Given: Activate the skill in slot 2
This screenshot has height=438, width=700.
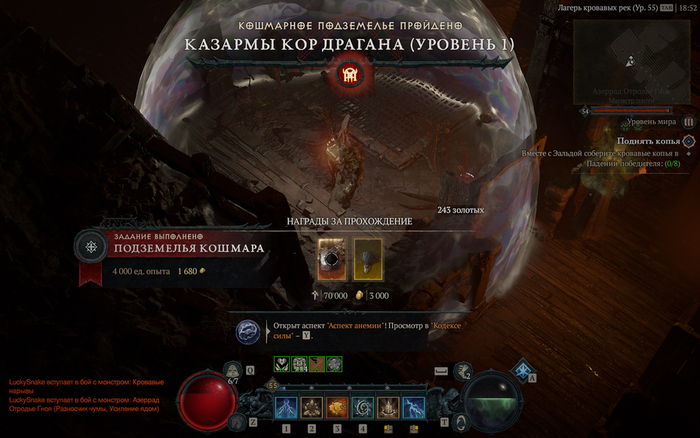Looking at the screenshot, I should [x=311, y=407].
